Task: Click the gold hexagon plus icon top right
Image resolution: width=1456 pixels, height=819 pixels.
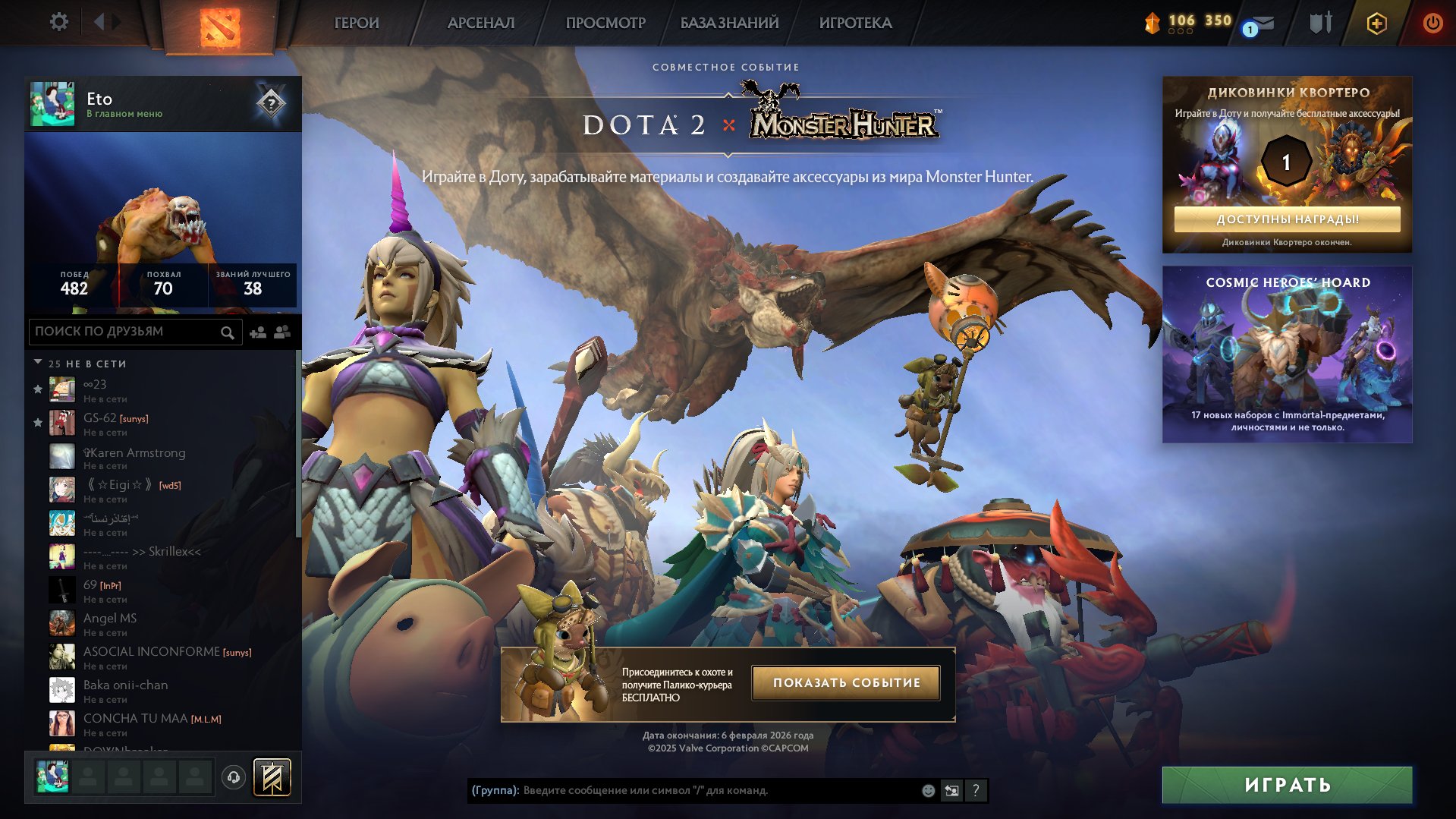Action: coord(1375,23)
